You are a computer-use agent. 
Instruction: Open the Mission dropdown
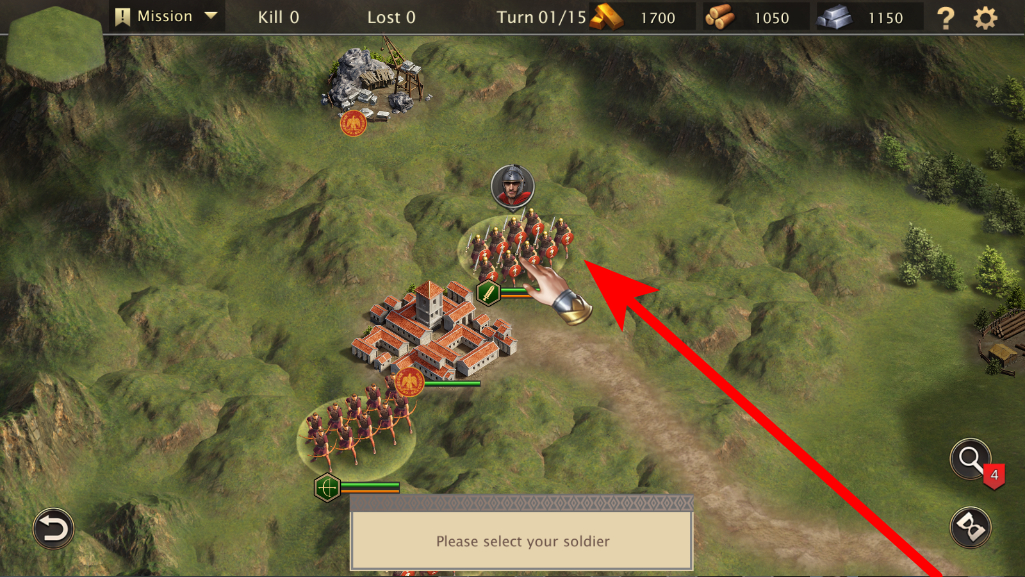click(x=167, y=16)
